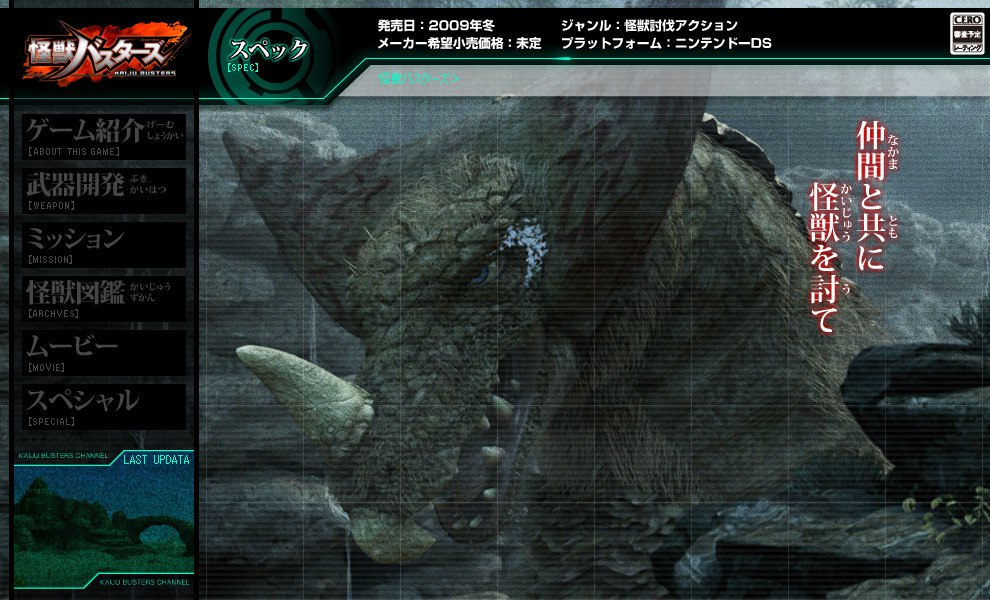Choose the ムービー Movie menu item
Viewport: 990px width, 600px height.
[x=104, y=352]
